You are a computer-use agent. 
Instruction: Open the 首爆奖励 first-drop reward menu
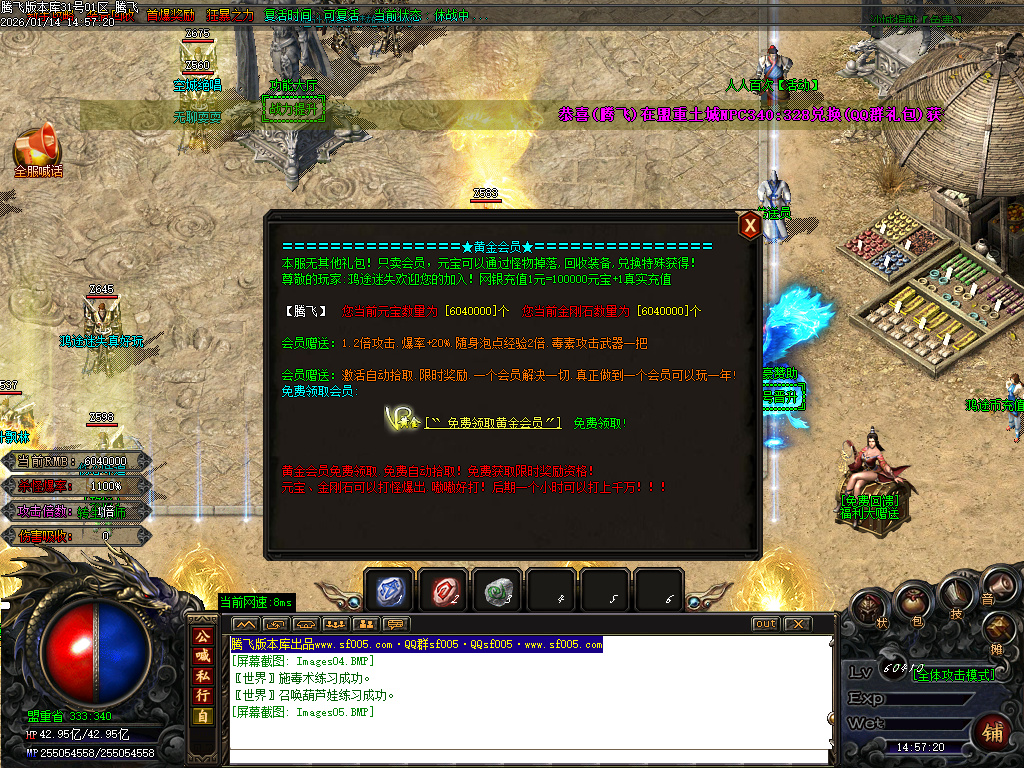171,16
